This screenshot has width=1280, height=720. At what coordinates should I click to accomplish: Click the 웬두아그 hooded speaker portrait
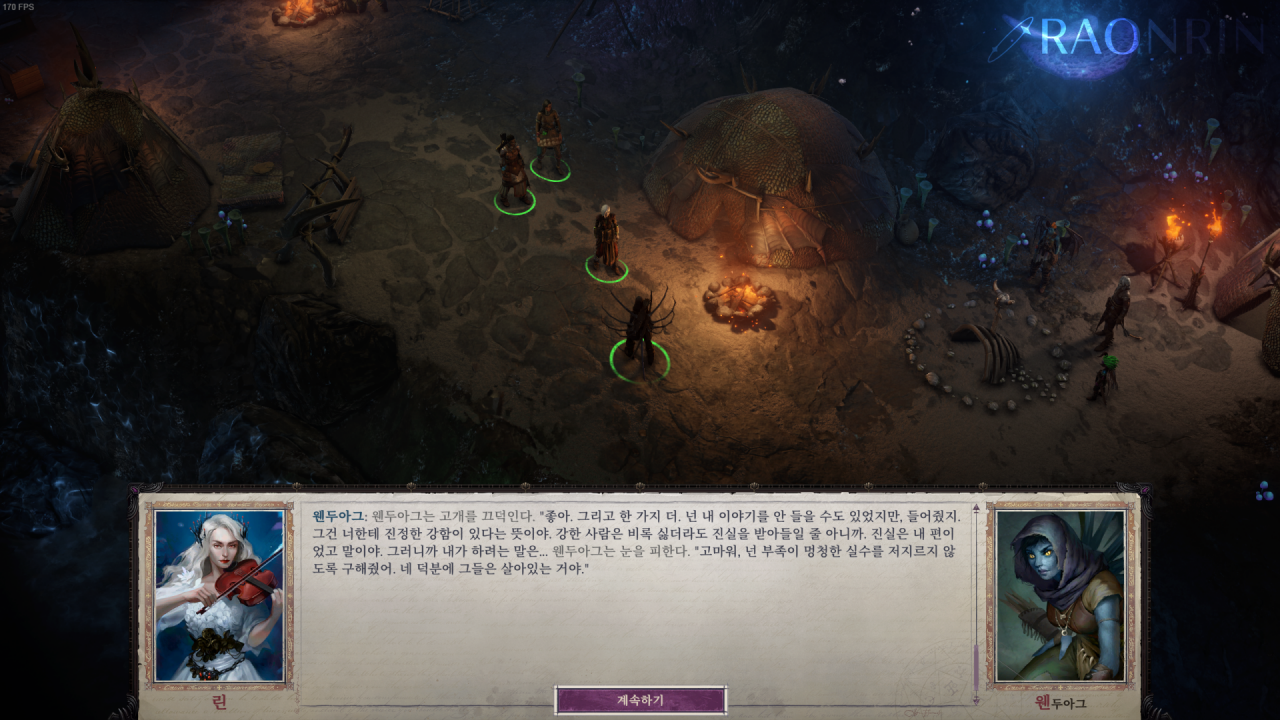(x=1060, y=596)
